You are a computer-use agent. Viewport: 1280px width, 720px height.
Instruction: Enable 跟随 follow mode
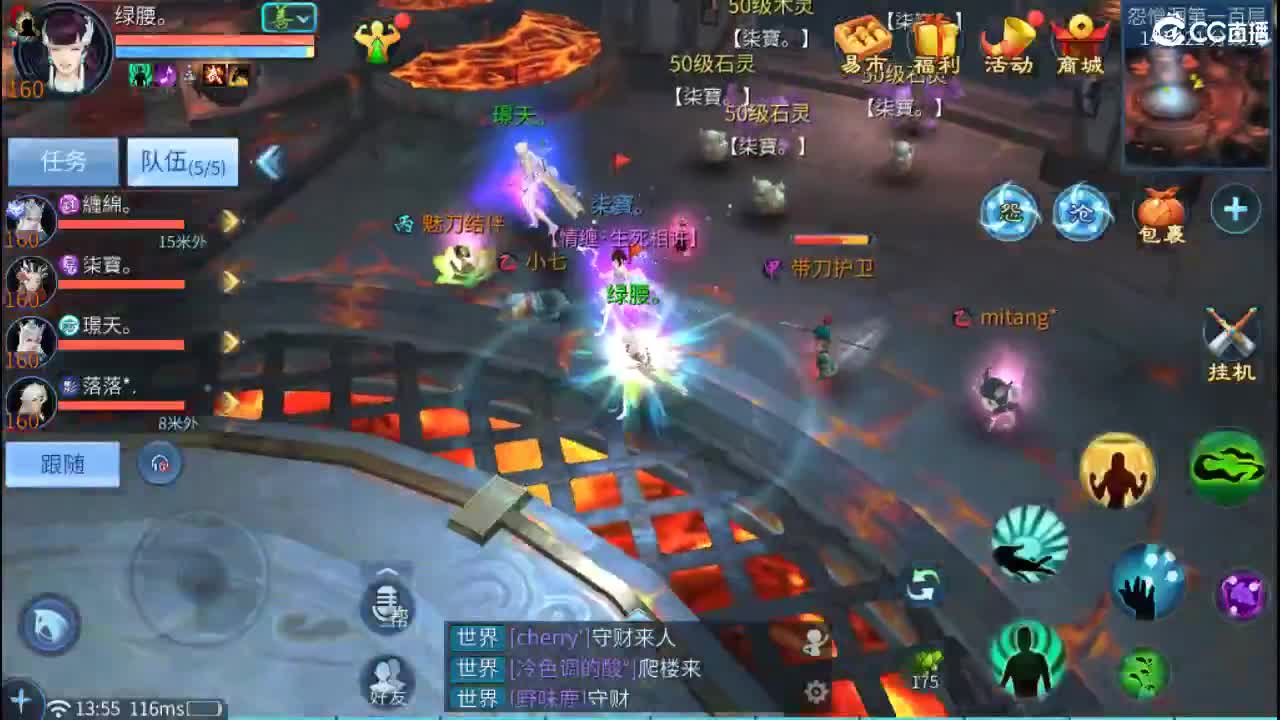pos(62,464)
